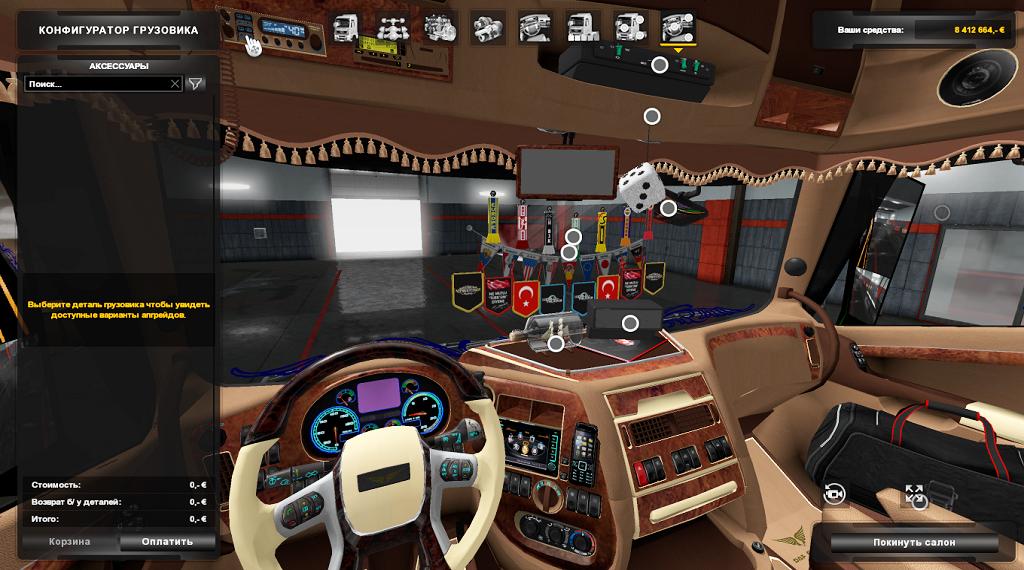Screen dimensions: 1024x570
Task: Choose the accessory node on the dashboard black box
Action: [x=630, y=323]
